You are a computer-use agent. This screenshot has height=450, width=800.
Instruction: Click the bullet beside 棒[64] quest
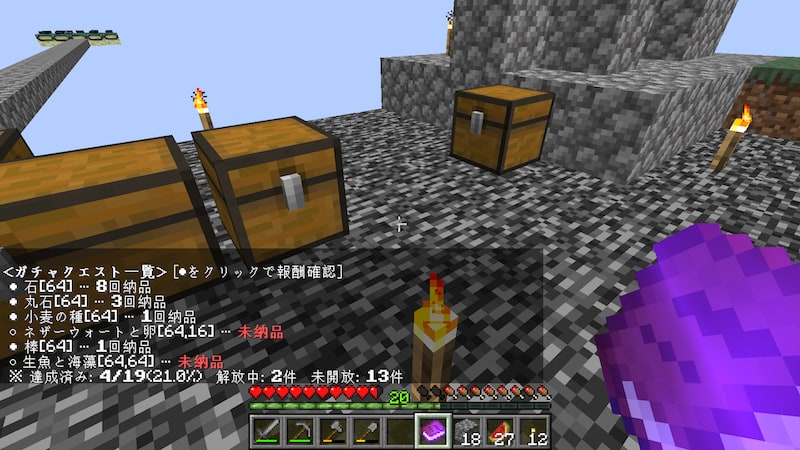[13, 347]
